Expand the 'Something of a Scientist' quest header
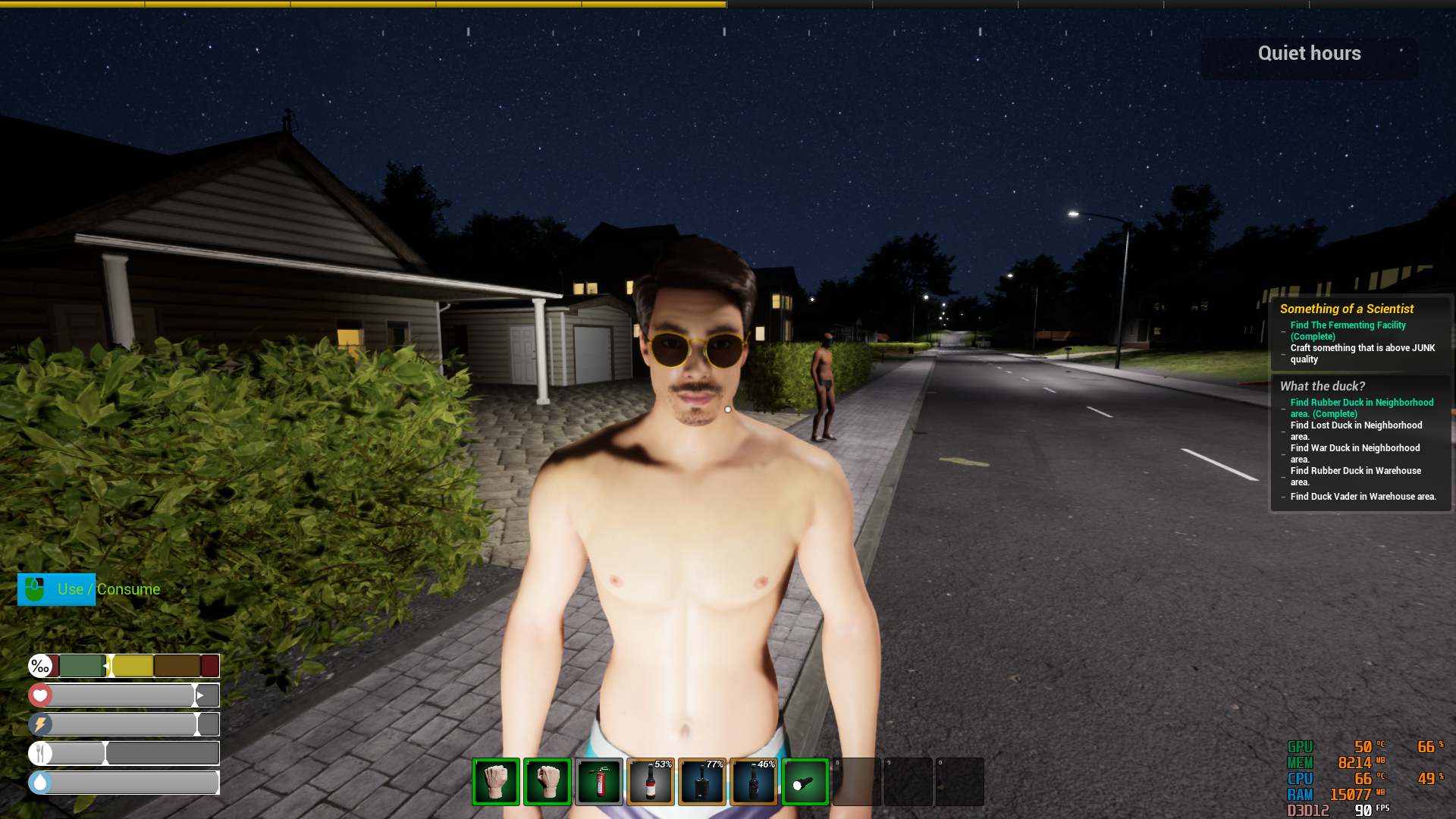This screenshot has width=1456, height=819. coord(1346,309)
